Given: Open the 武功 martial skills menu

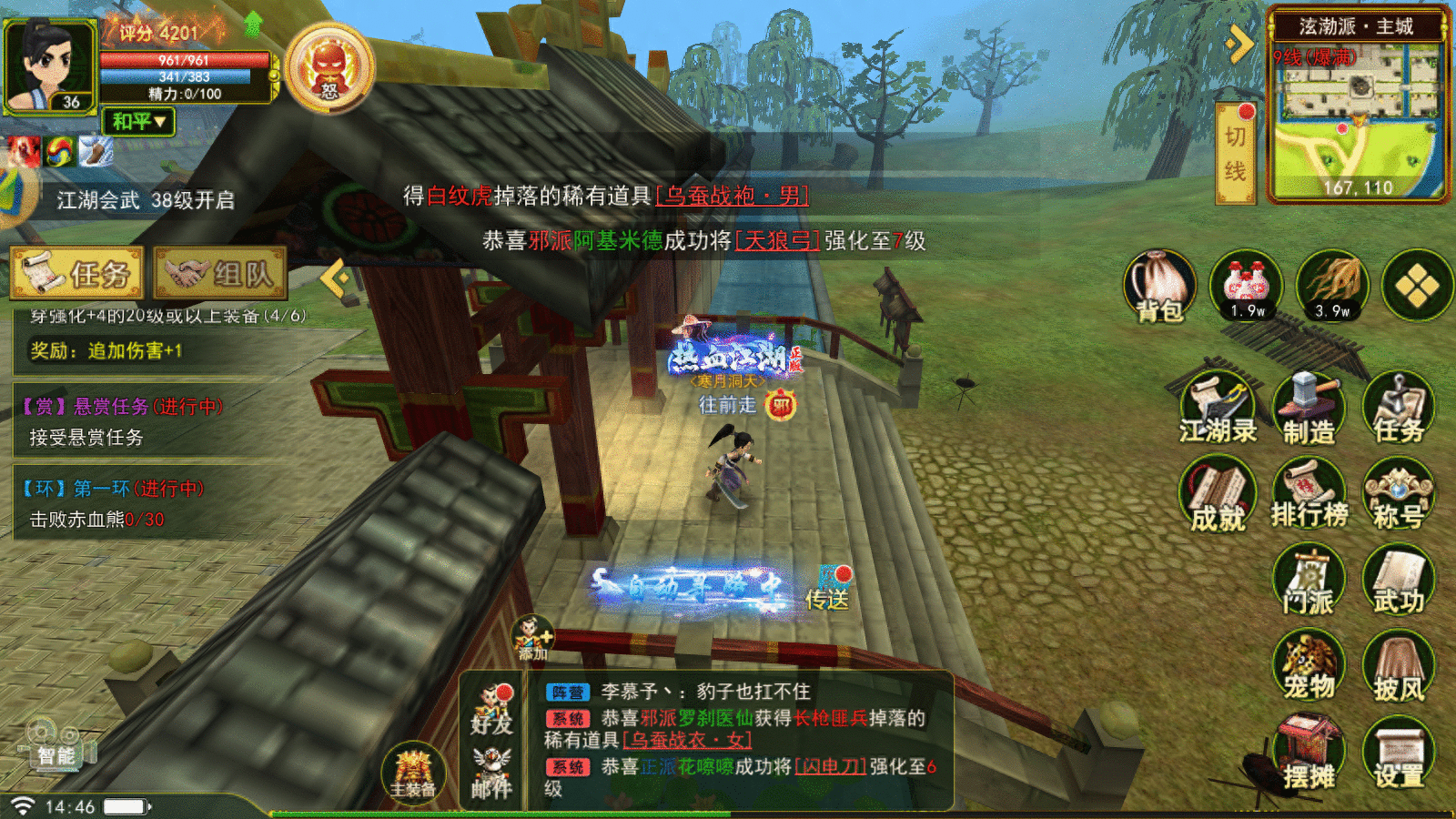Looking at the screenshot, I should point(1399,582).
